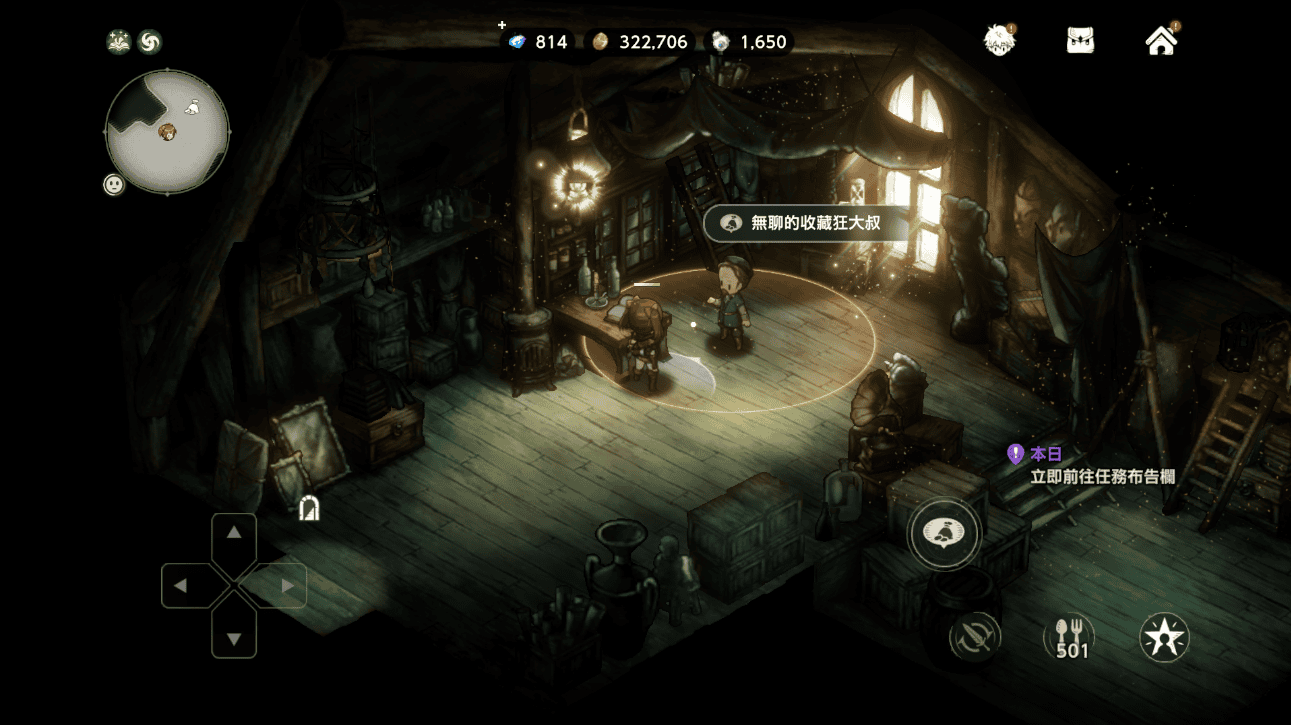Viewport: 1291px width, 725px height.
Task: Open the smiley face emote button
Action: point(114,184)
